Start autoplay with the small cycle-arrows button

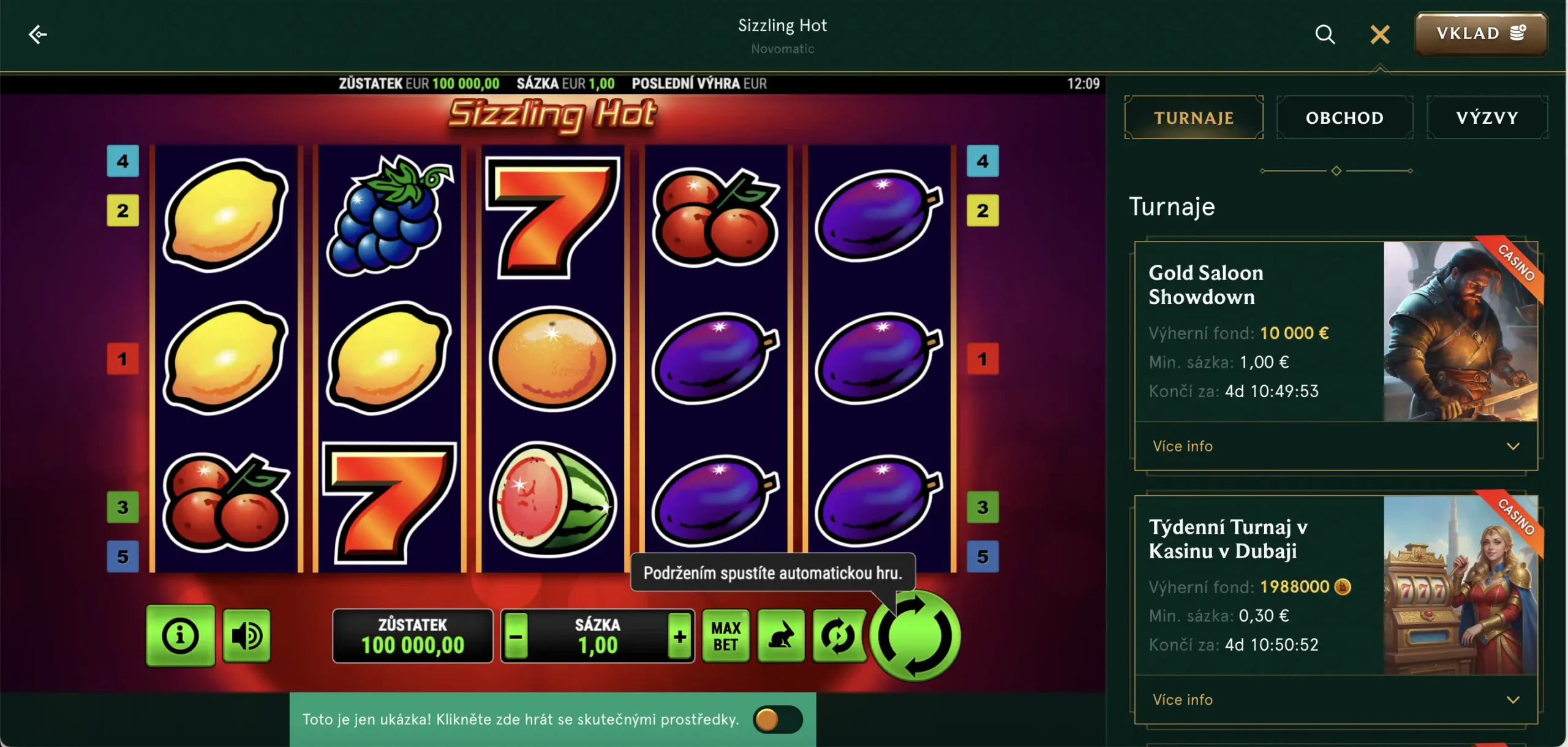click(838, 636)
